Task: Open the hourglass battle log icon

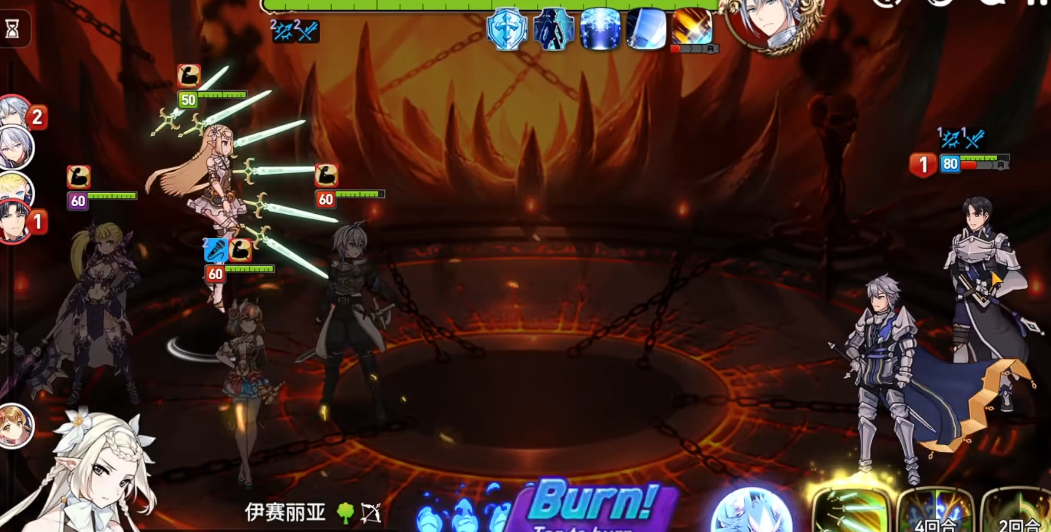Action: coord(13,29)
